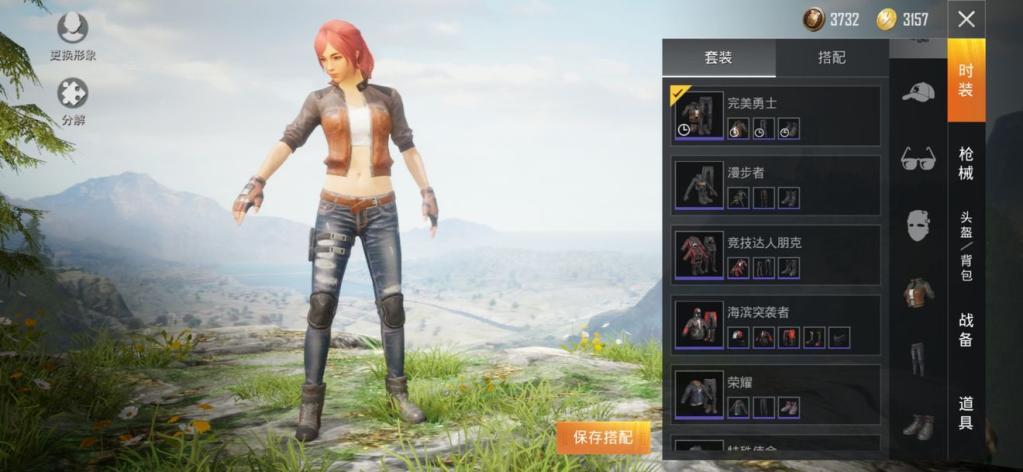The width and height of the screenshot is (1023, 472).
Task: Open the 道具 category
Action: (x=966, y=412)
